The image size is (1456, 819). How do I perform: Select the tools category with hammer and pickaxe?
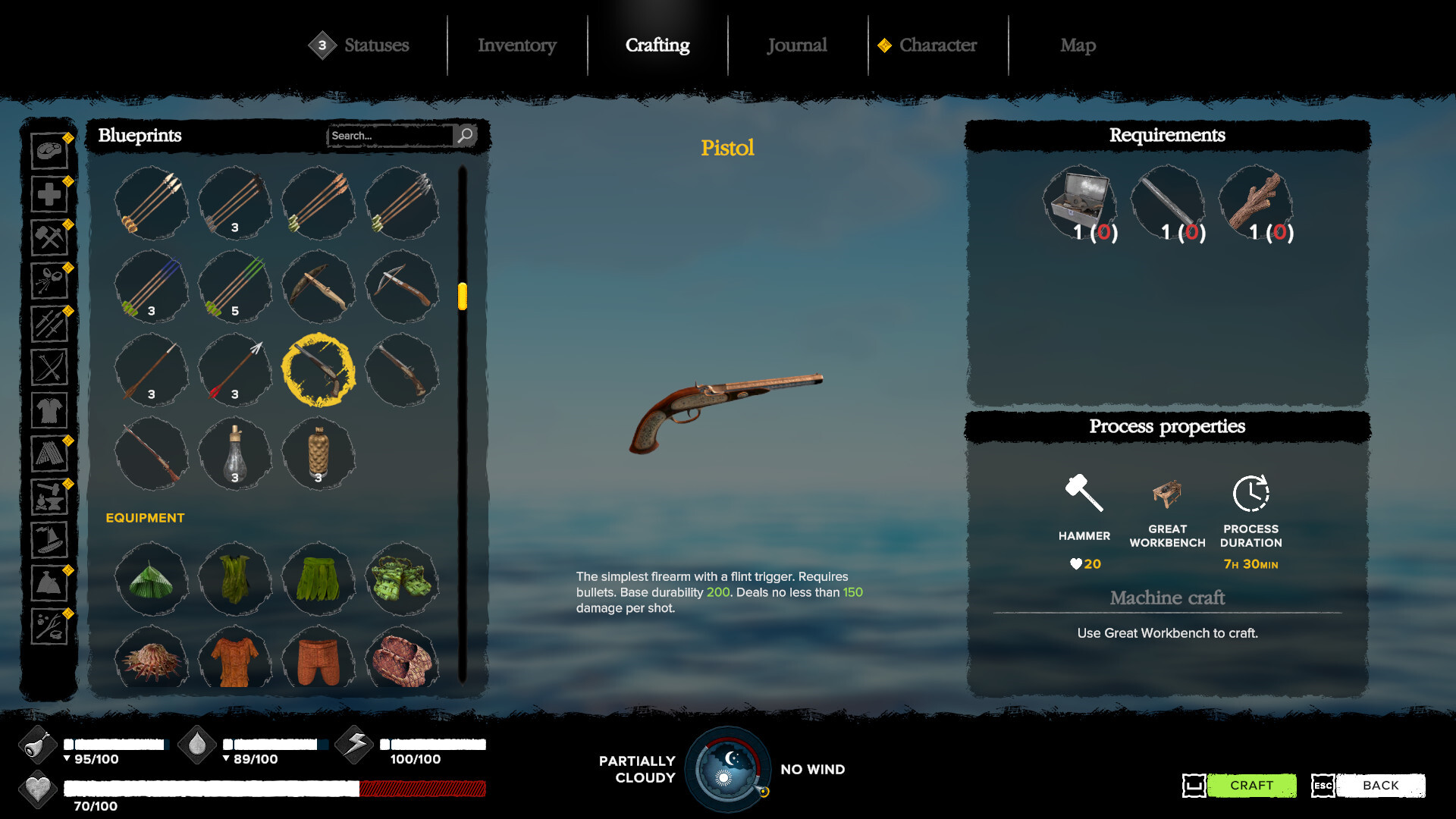(x=49, y=237)
